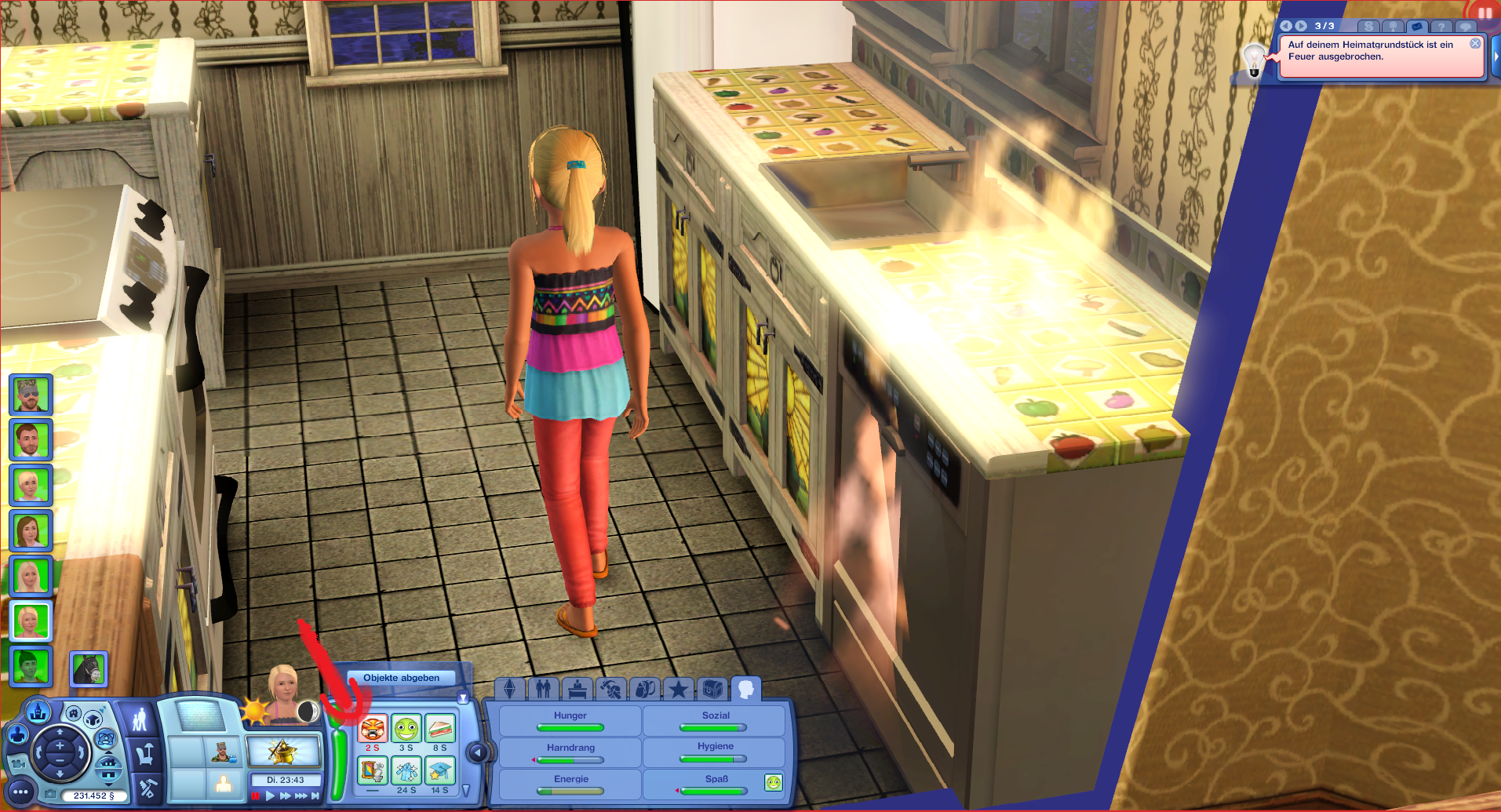
Task: Open the three-dots options menu
Action: click(20, 792)
